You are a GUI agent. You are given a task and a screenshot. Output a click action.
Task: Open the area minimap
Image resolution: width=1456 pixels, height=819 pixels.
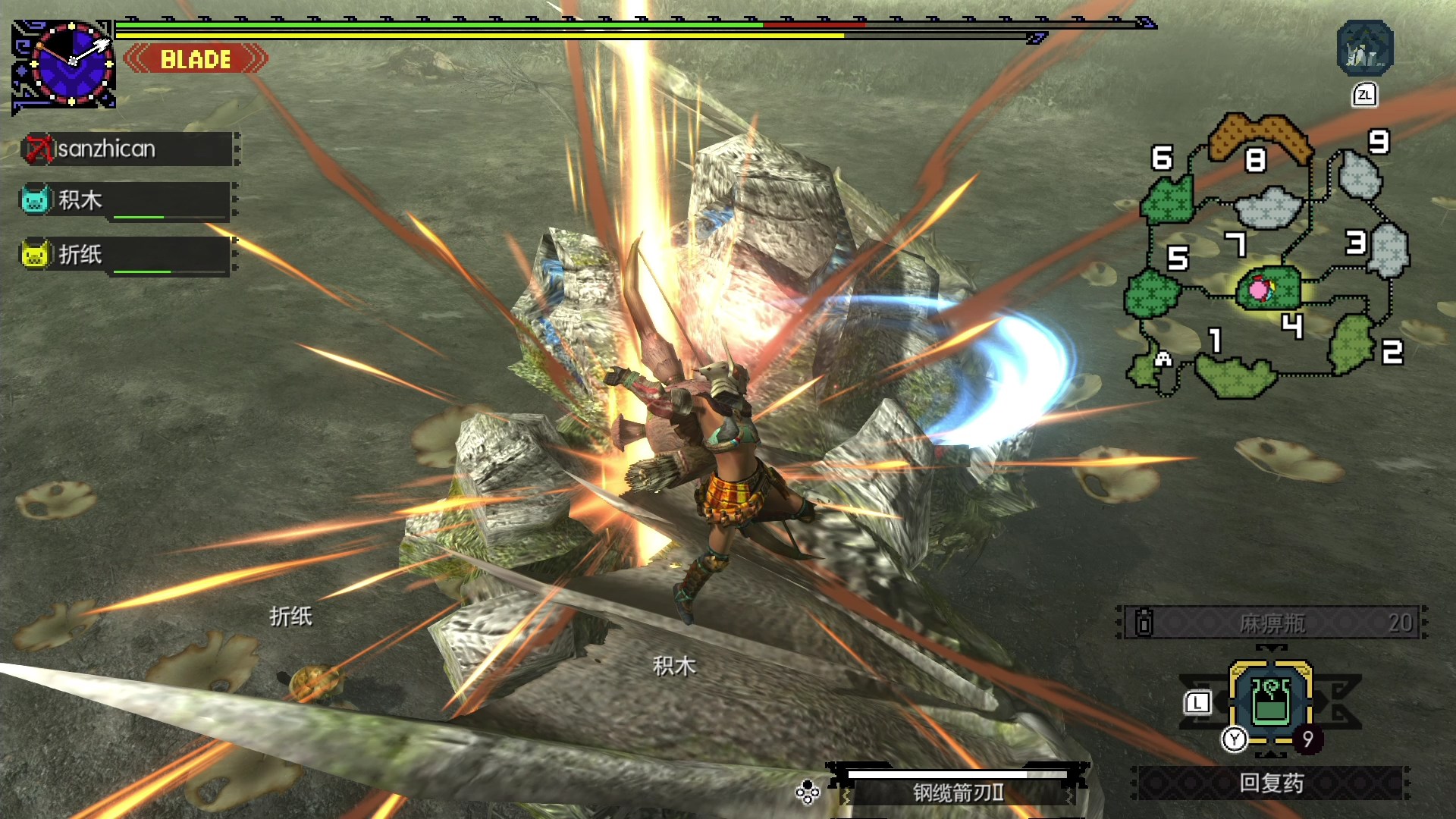pos(1266,258)
